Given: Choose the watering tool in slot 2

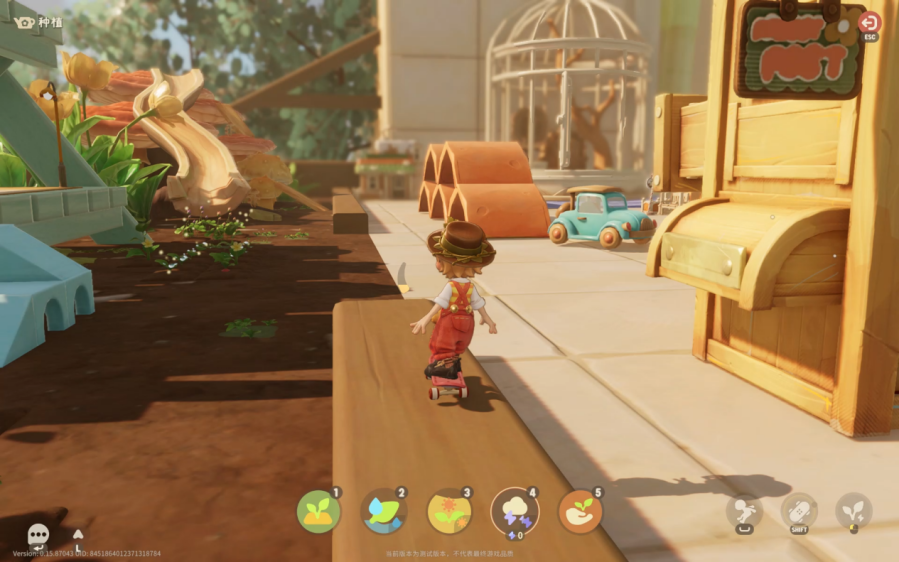Looking at the screenshot, I should [x=384, y=512].
